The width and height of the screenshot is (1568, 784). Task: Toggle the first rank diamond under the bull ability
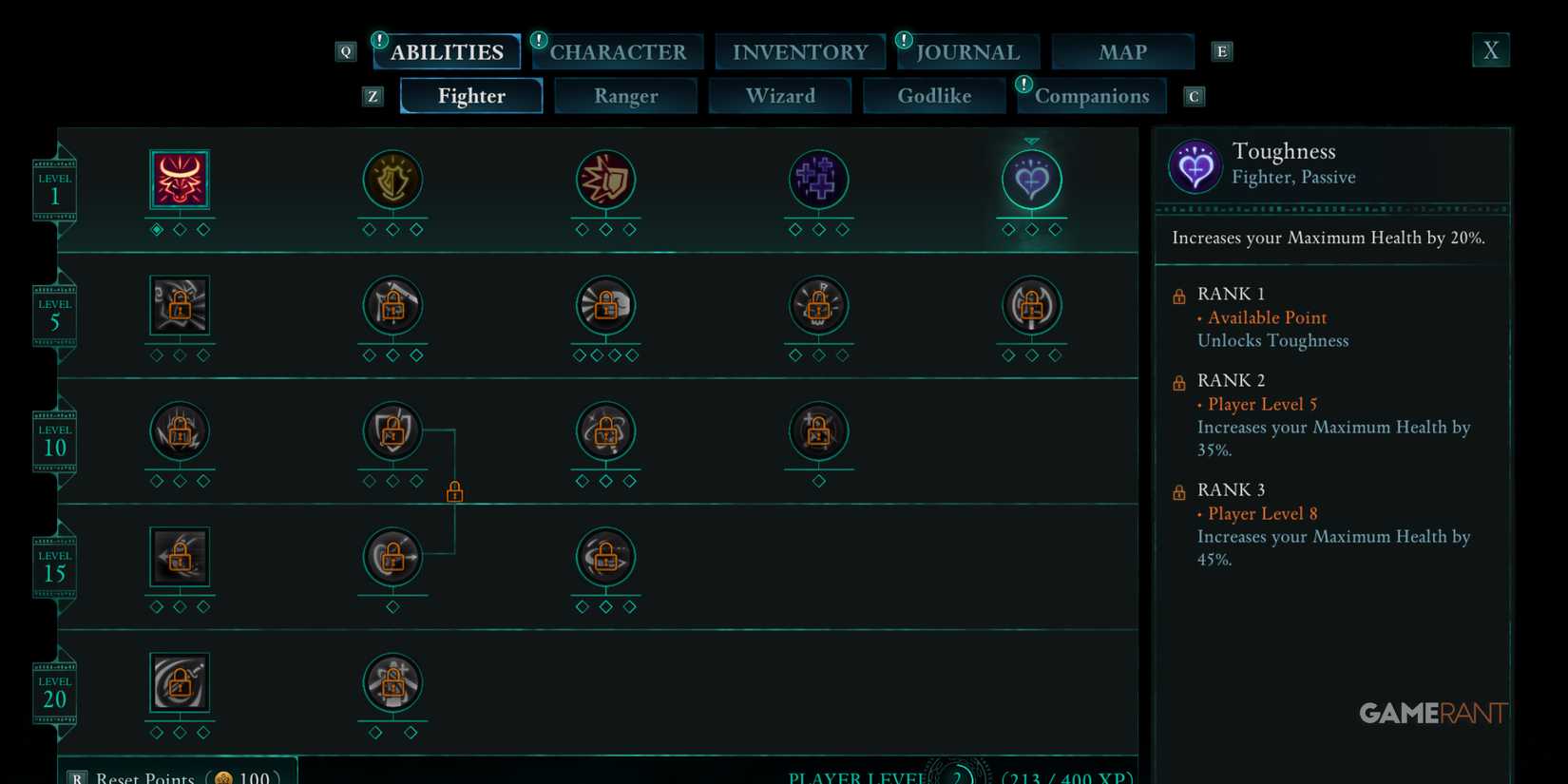tap(157, 228)
